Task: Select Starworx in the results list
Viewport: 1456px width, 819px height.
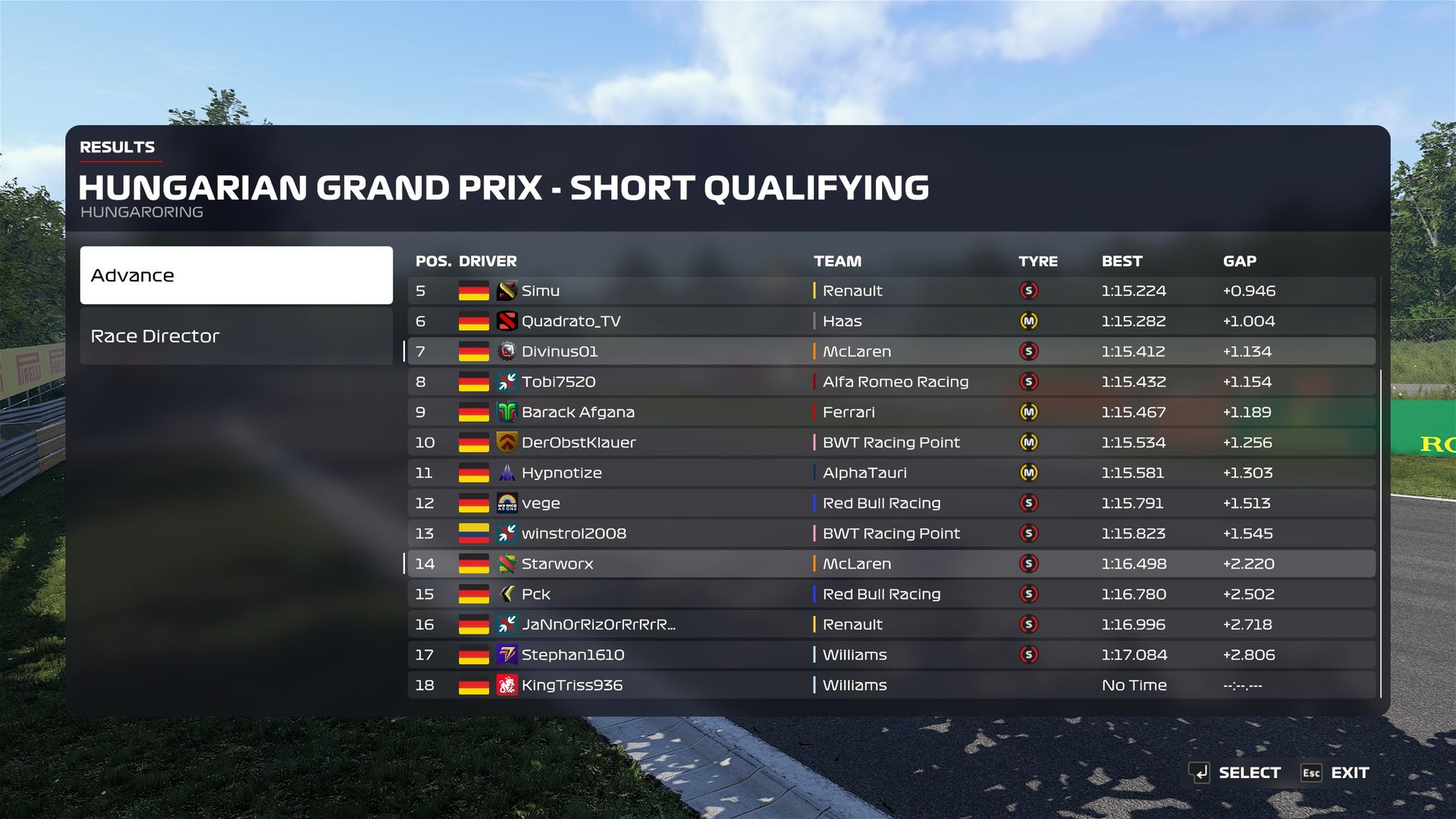Action: tap(891, 563)
